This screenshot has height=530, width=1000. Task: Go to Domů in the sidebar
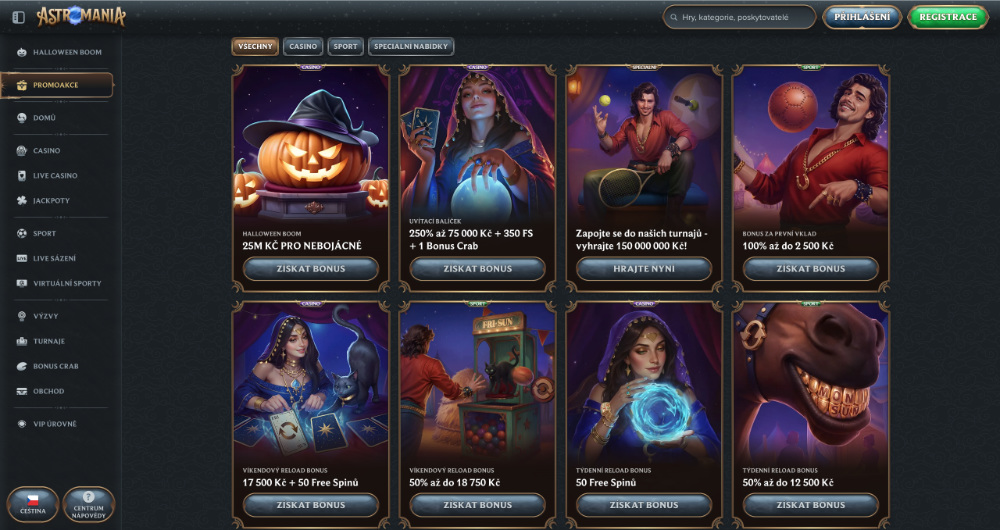[44, 118]
